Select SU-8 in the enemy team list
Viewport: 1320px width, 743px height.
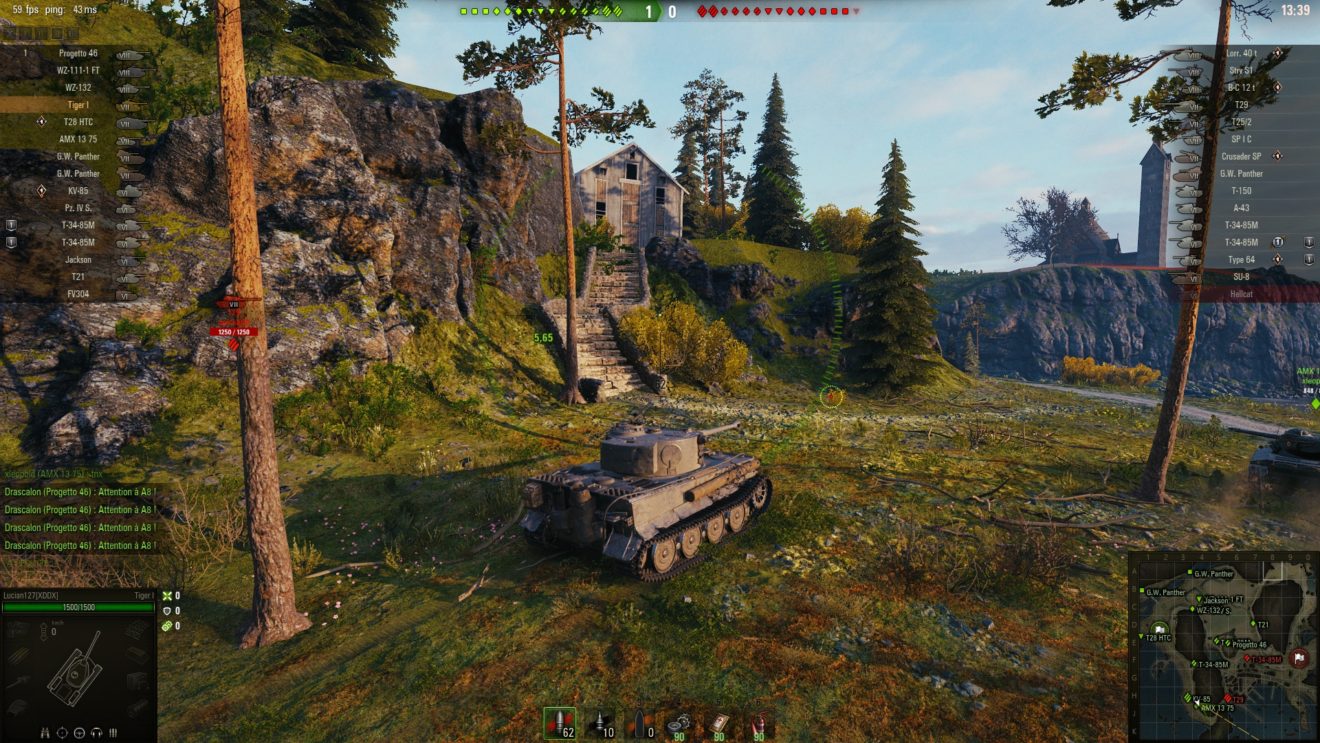pyautogui.click(x=1242, y=276)
